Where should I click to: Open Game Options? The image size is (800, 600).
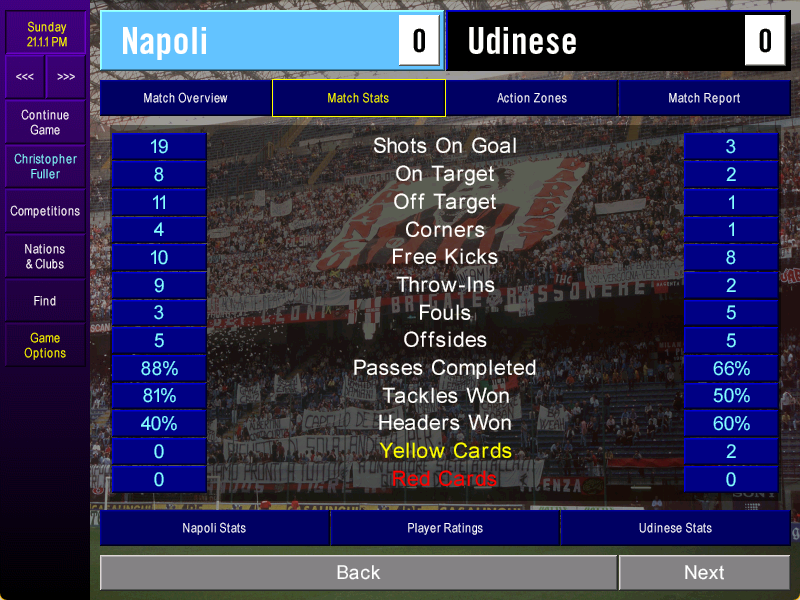[x=45, y=345]
